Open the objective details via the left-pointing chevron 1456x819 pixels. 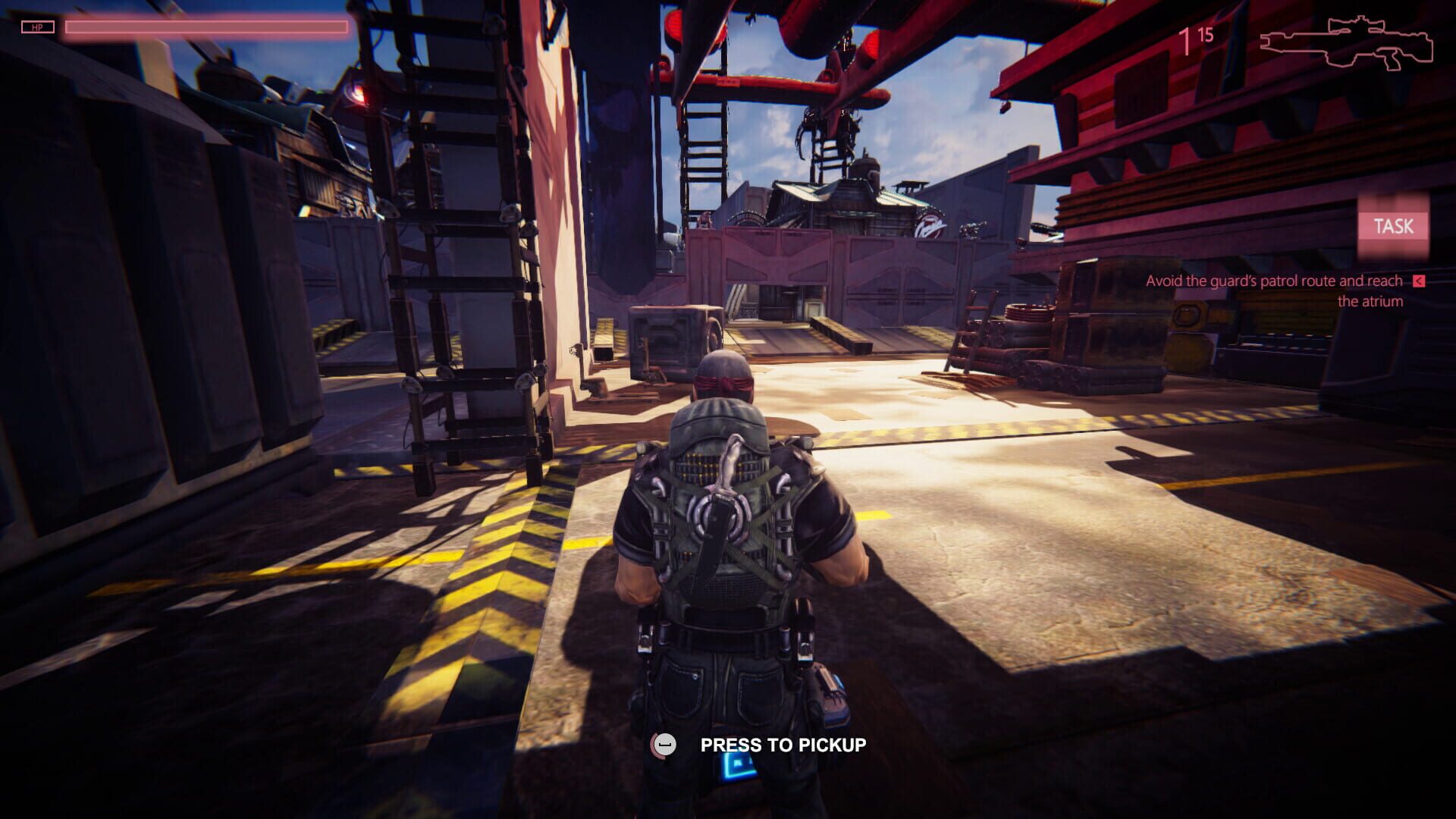(1417, 280)
